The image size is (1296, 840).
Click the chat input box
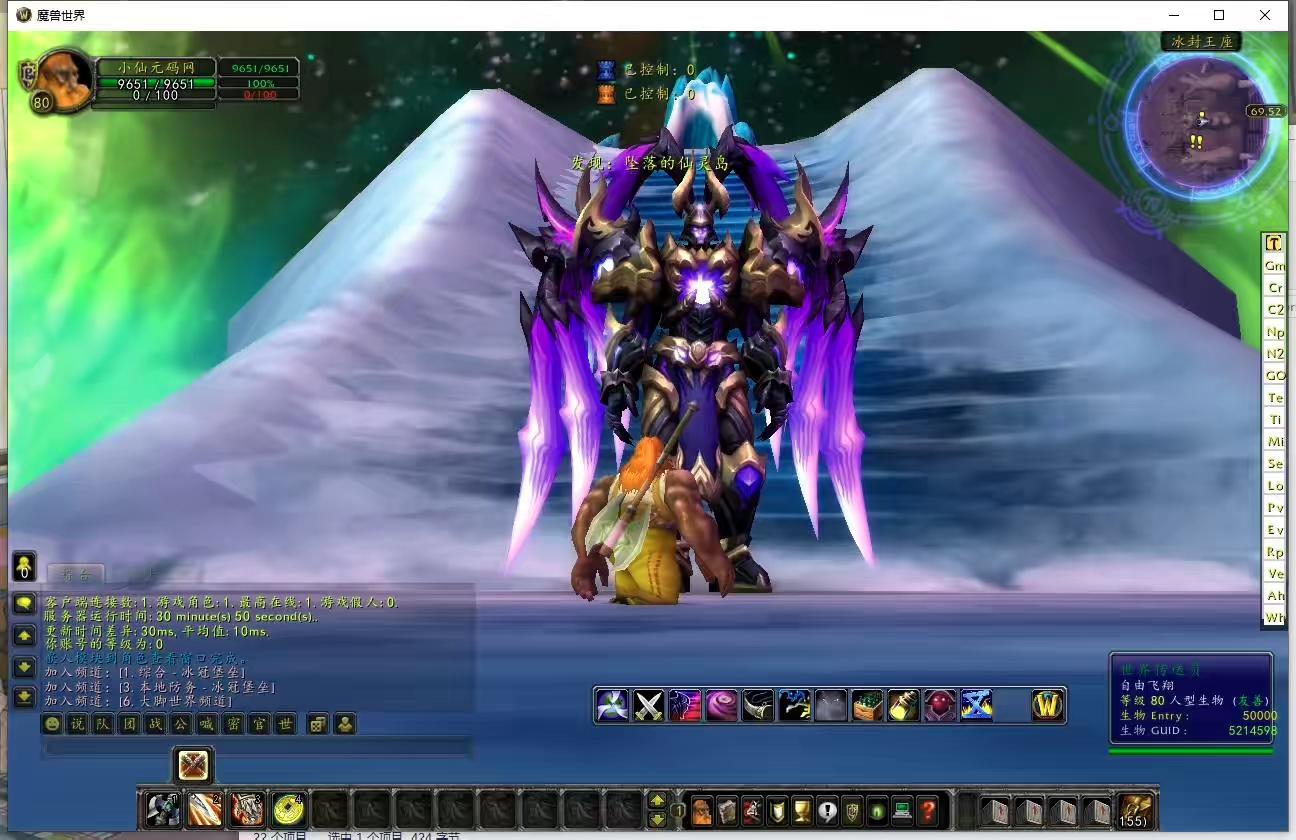click(x=255, y=747)
